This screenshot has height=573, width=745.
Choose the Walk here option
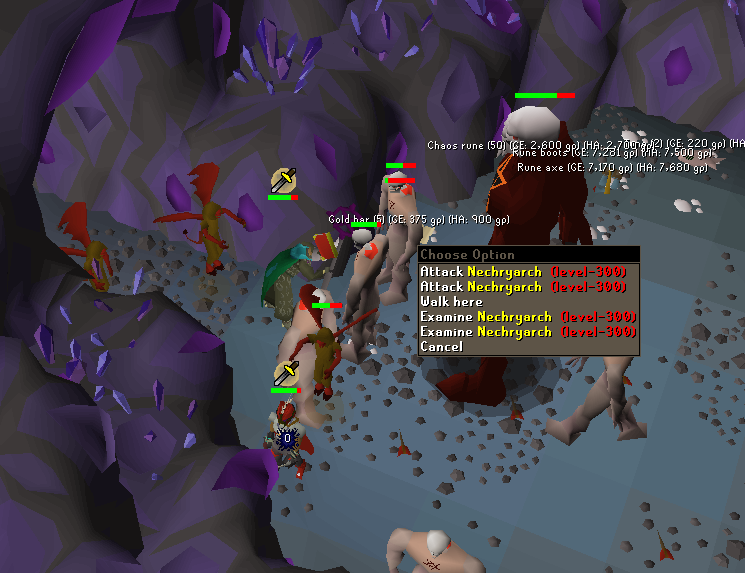(x=451, y=302)
